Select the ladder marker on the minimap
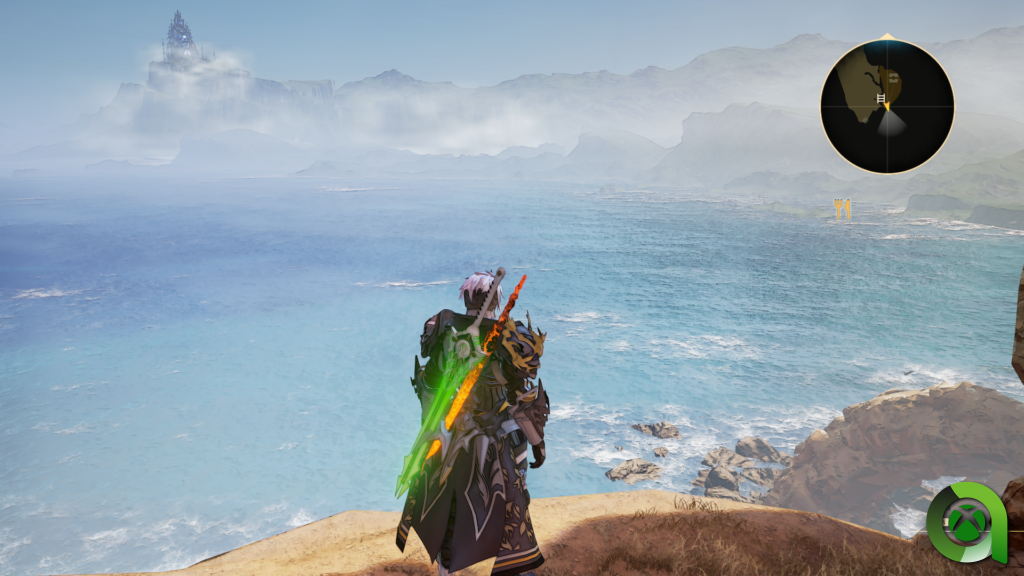Image resolution: width=1024 pixels, height=576 pixels. 881,99
